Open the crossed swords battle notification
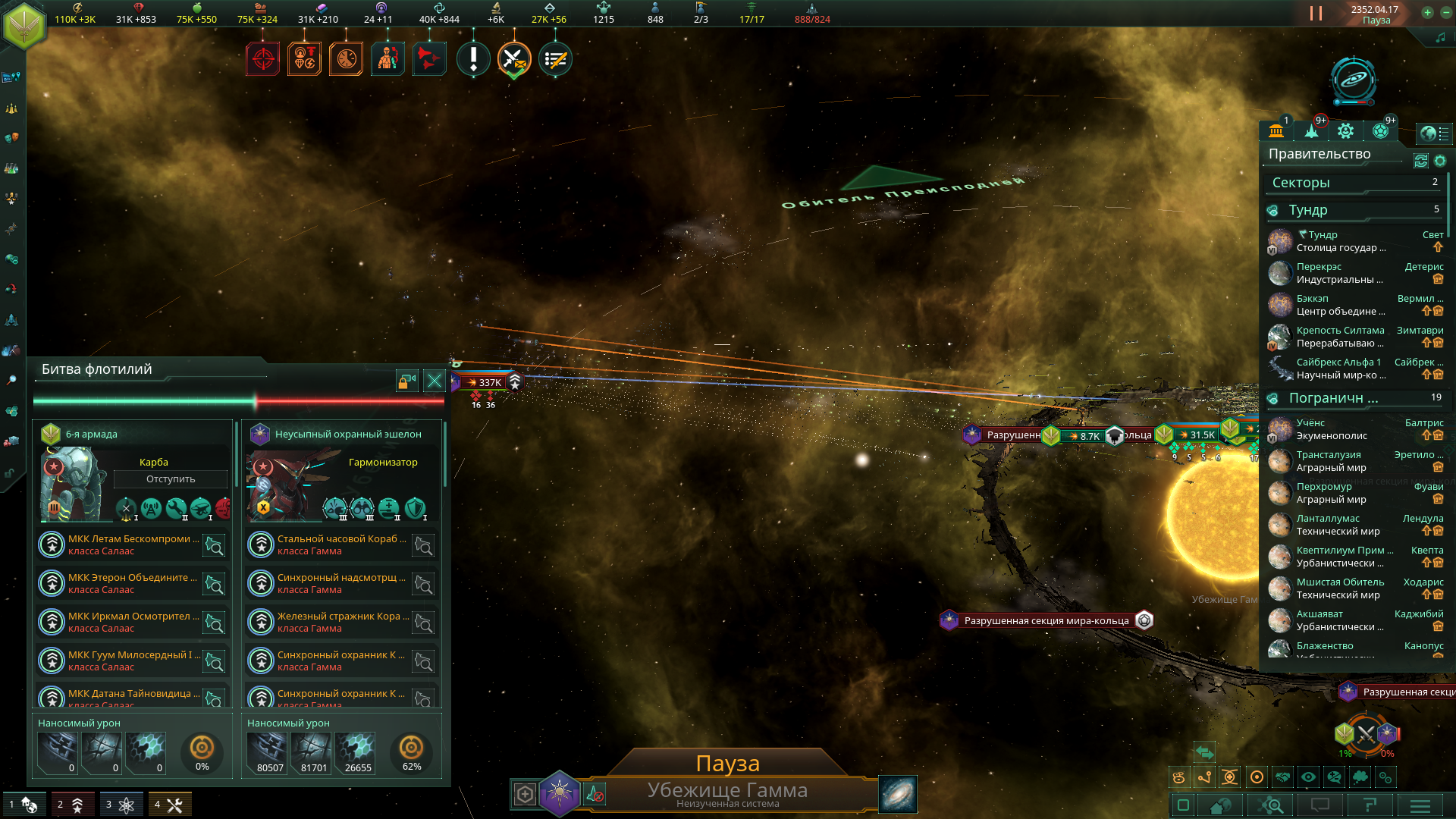This screenshot has height=819, width=1456. (x=514, y=59)
